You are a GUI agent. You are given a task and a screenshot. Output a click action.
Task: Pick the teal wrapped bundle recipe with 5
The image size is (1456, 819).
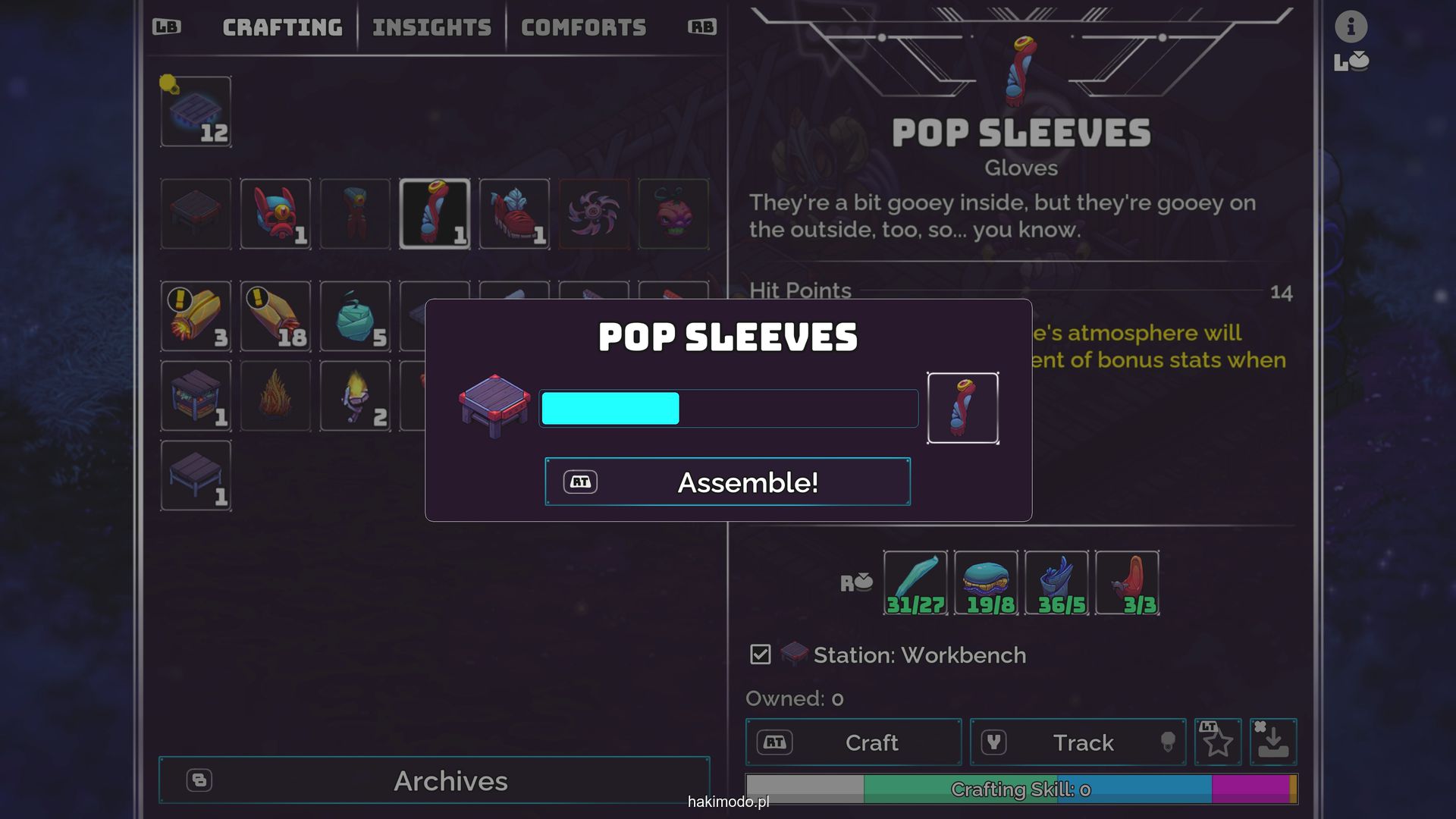click(x=355, y=316)
